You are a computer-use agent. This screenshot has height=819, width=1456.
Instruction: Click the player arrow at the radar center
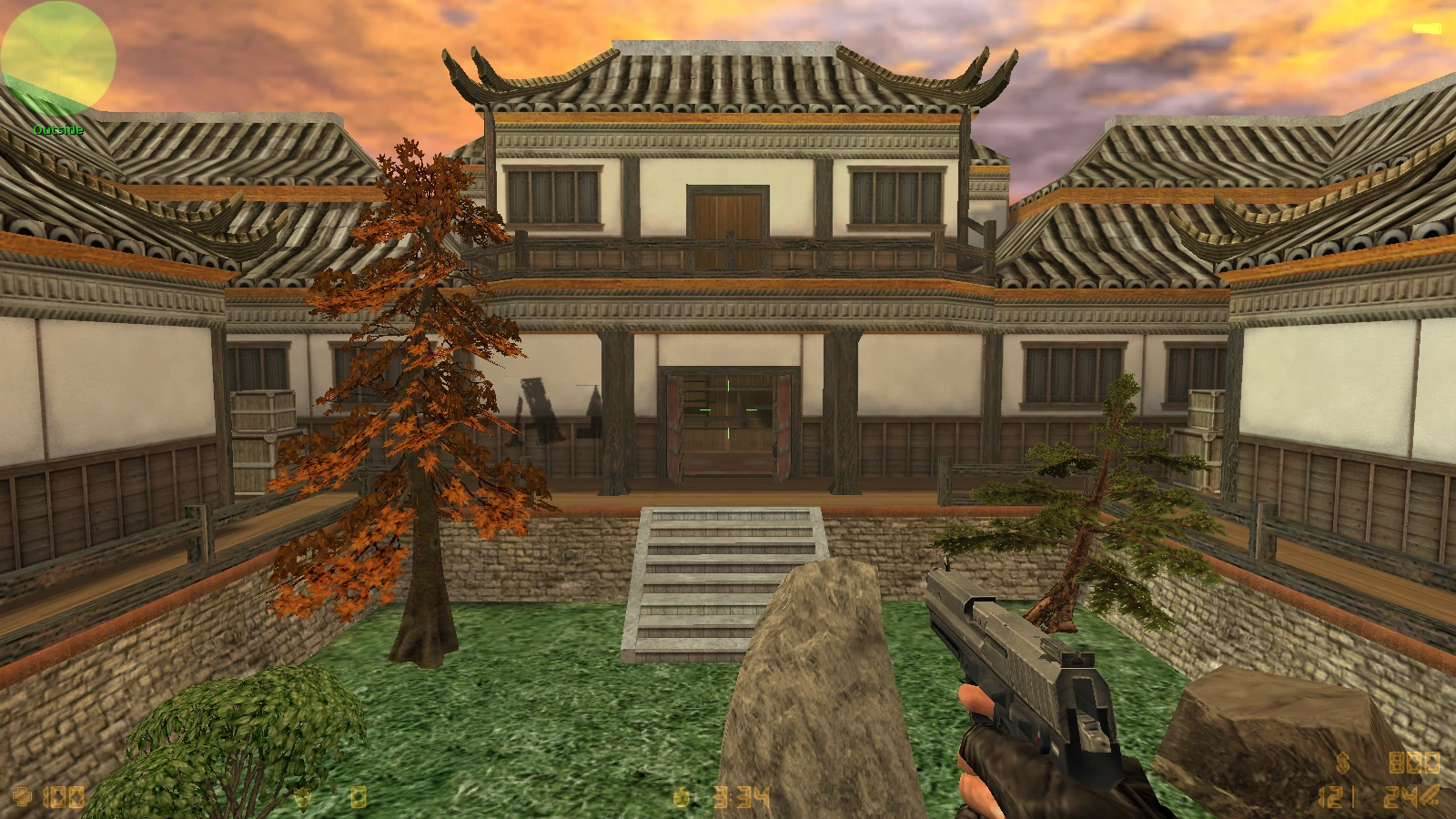[58, 58]
